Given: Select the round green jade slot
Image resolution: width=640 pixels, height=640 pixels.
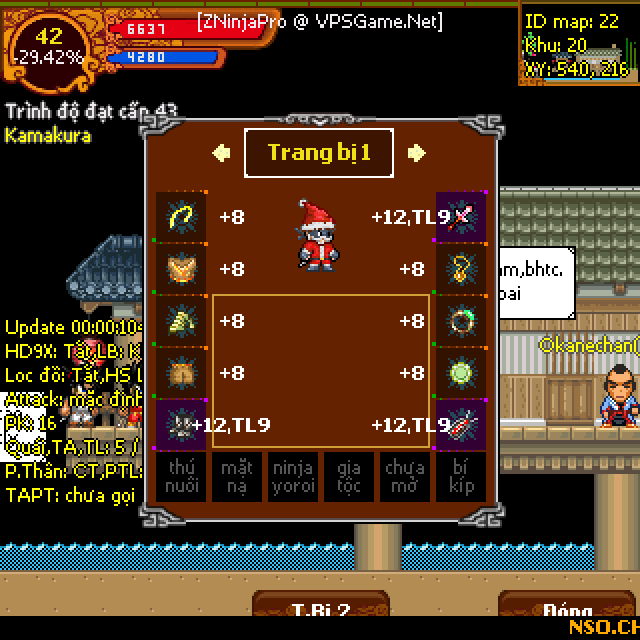Looking at the screenshot, I should 461,373.
